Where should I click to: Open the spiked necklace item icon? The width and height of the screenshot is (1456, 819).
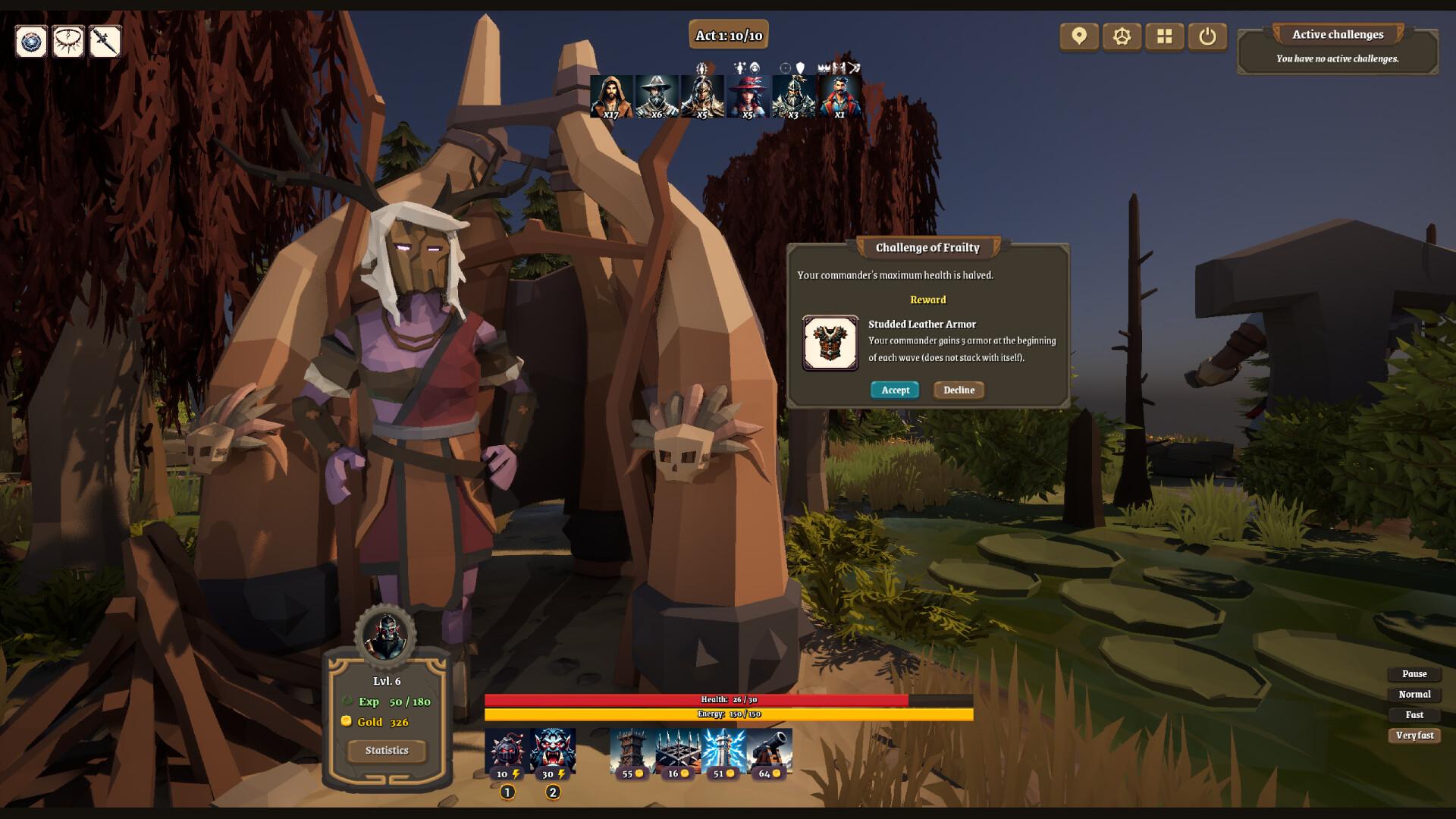pyautogui.click(x=68, y=42)
